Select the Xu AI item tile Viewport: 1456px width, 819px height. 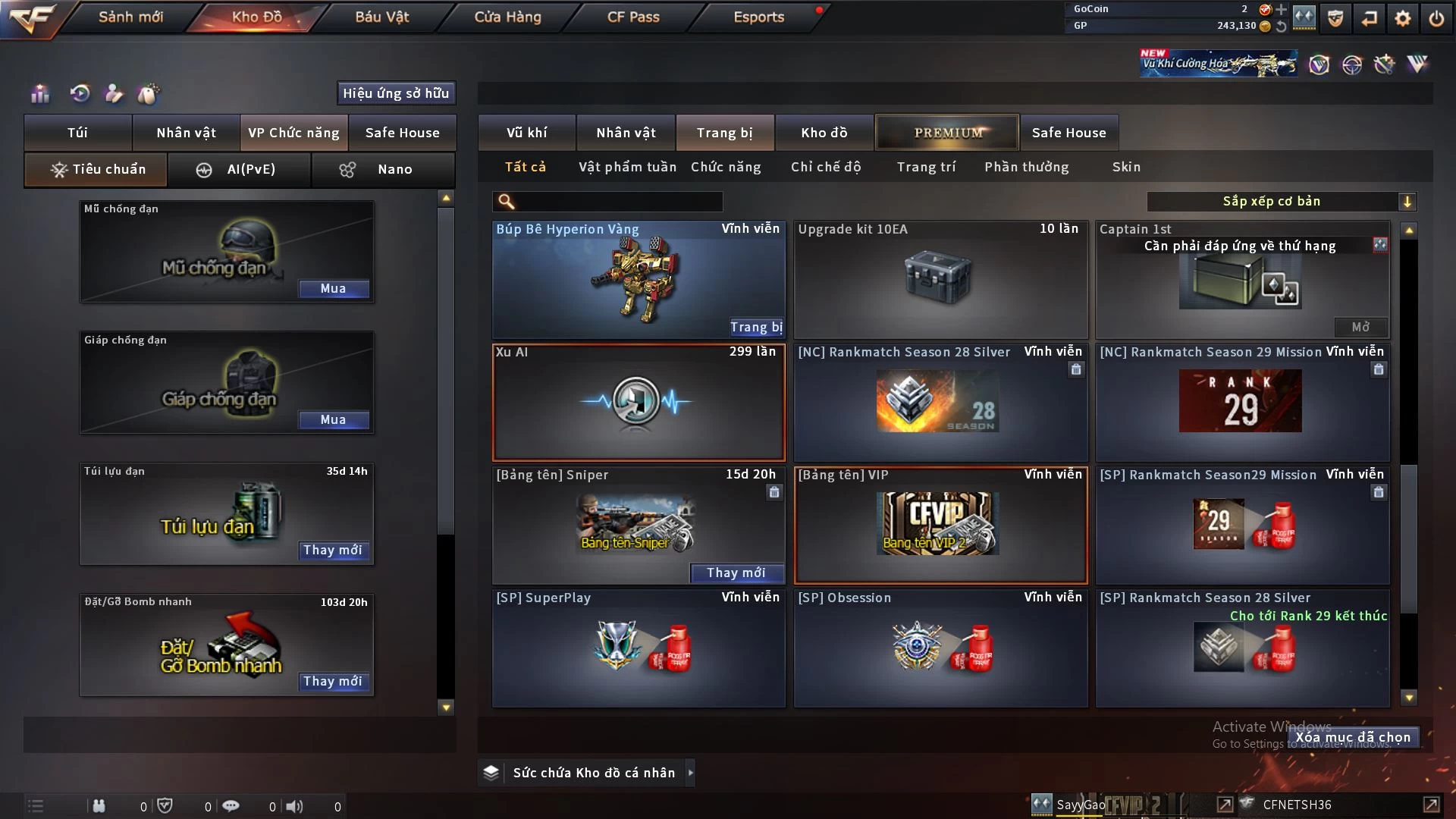[639, 403]
